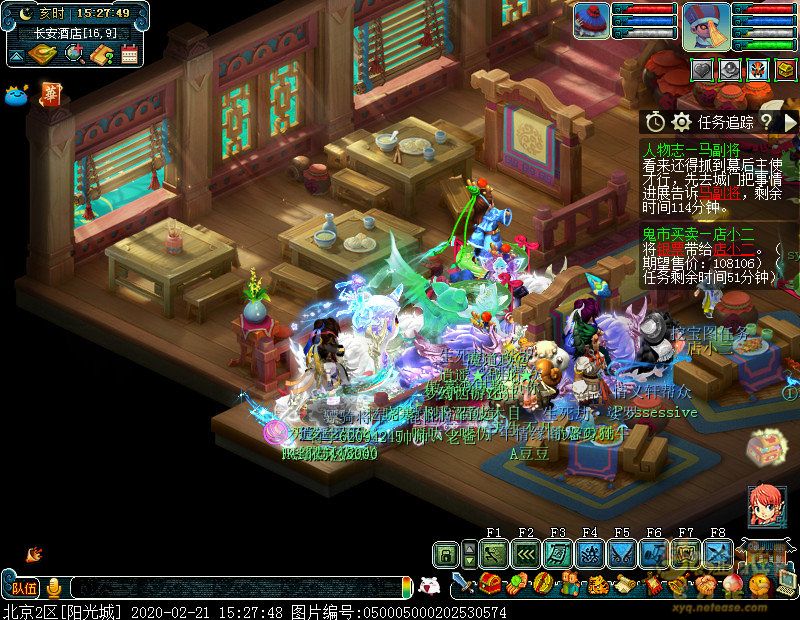The width and height of the screenshot is (800, 620).
Task: Select the 队伍 team chat channel
Action: click(23, 587)
